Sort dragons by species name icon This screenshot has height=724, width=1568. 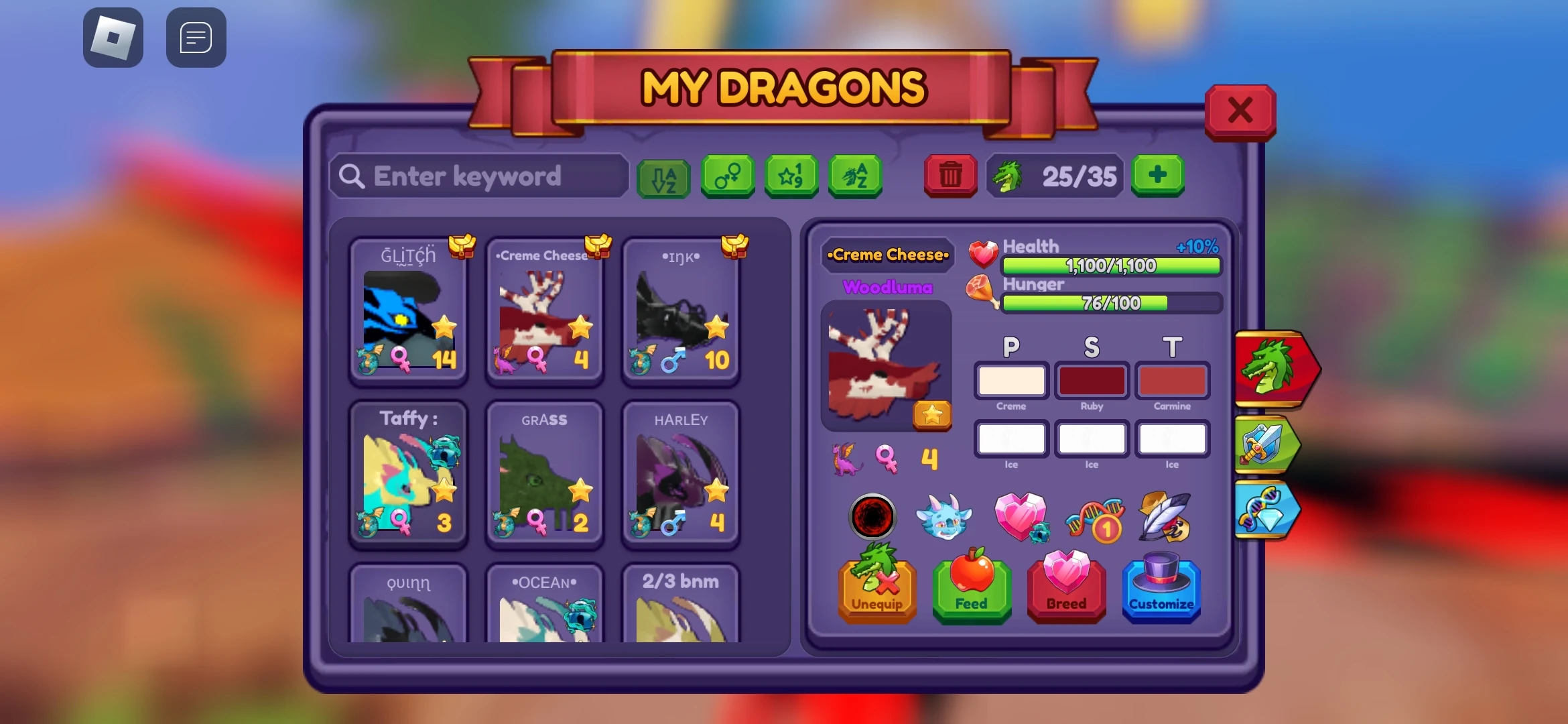click(x=855, y=176)
